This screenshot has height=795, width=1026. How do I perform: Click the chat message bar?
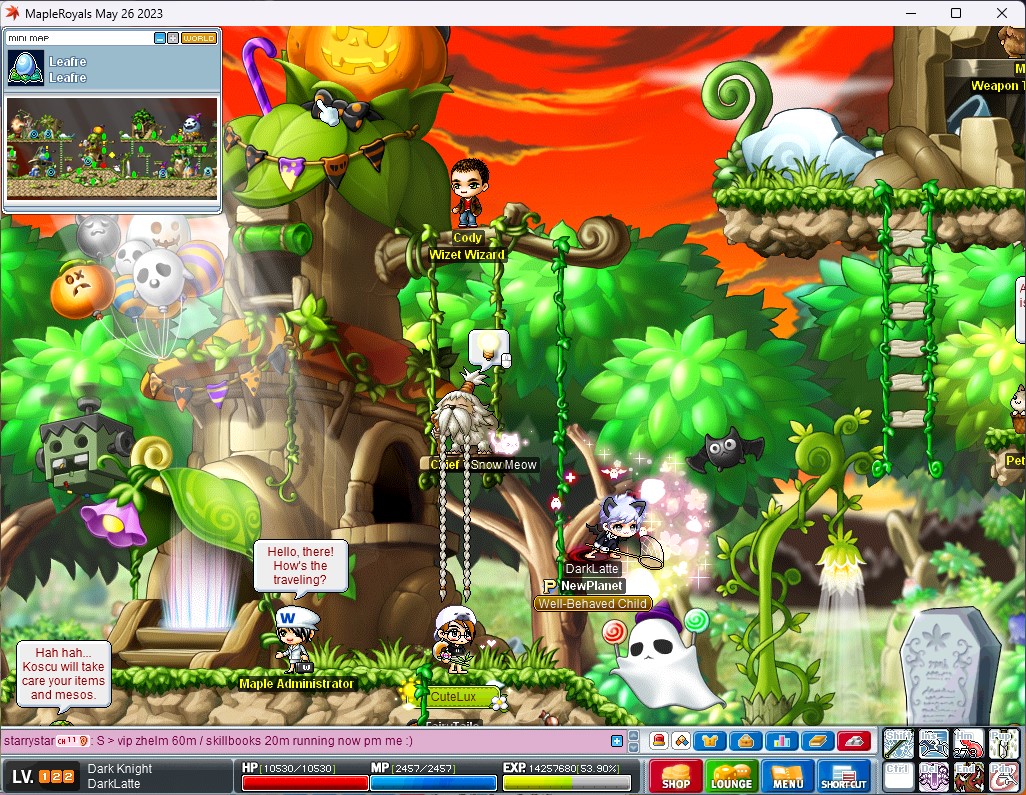coord(300,741)
